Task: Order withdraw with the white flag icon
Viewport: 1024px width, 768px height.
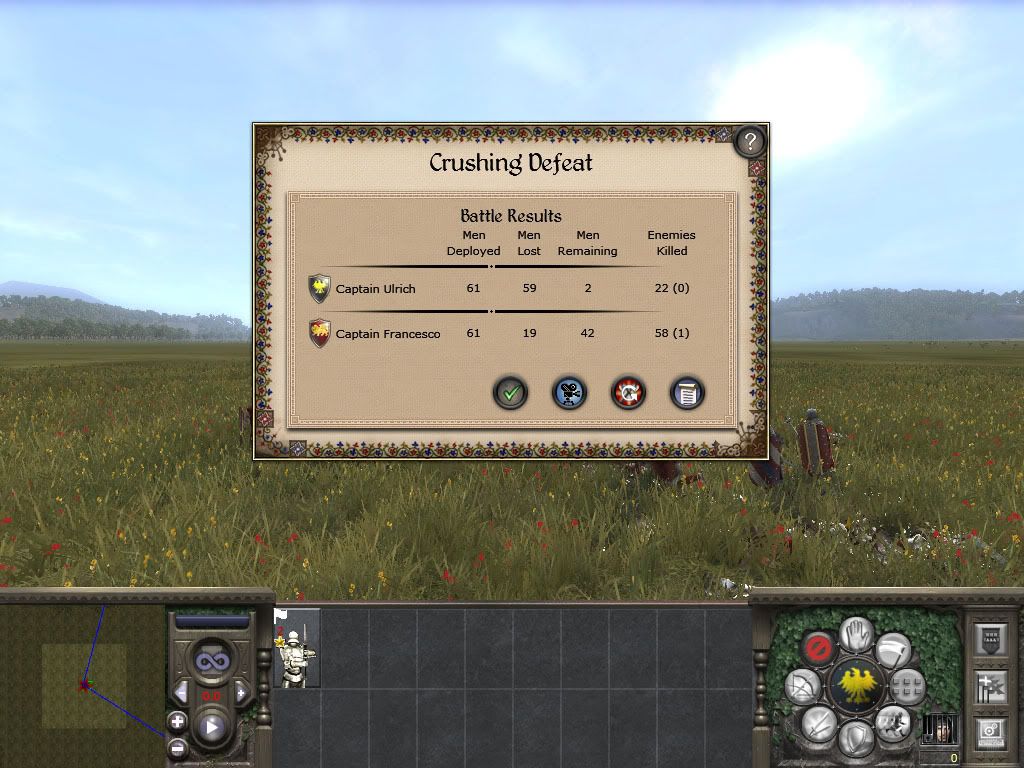Action: (893, 650)
